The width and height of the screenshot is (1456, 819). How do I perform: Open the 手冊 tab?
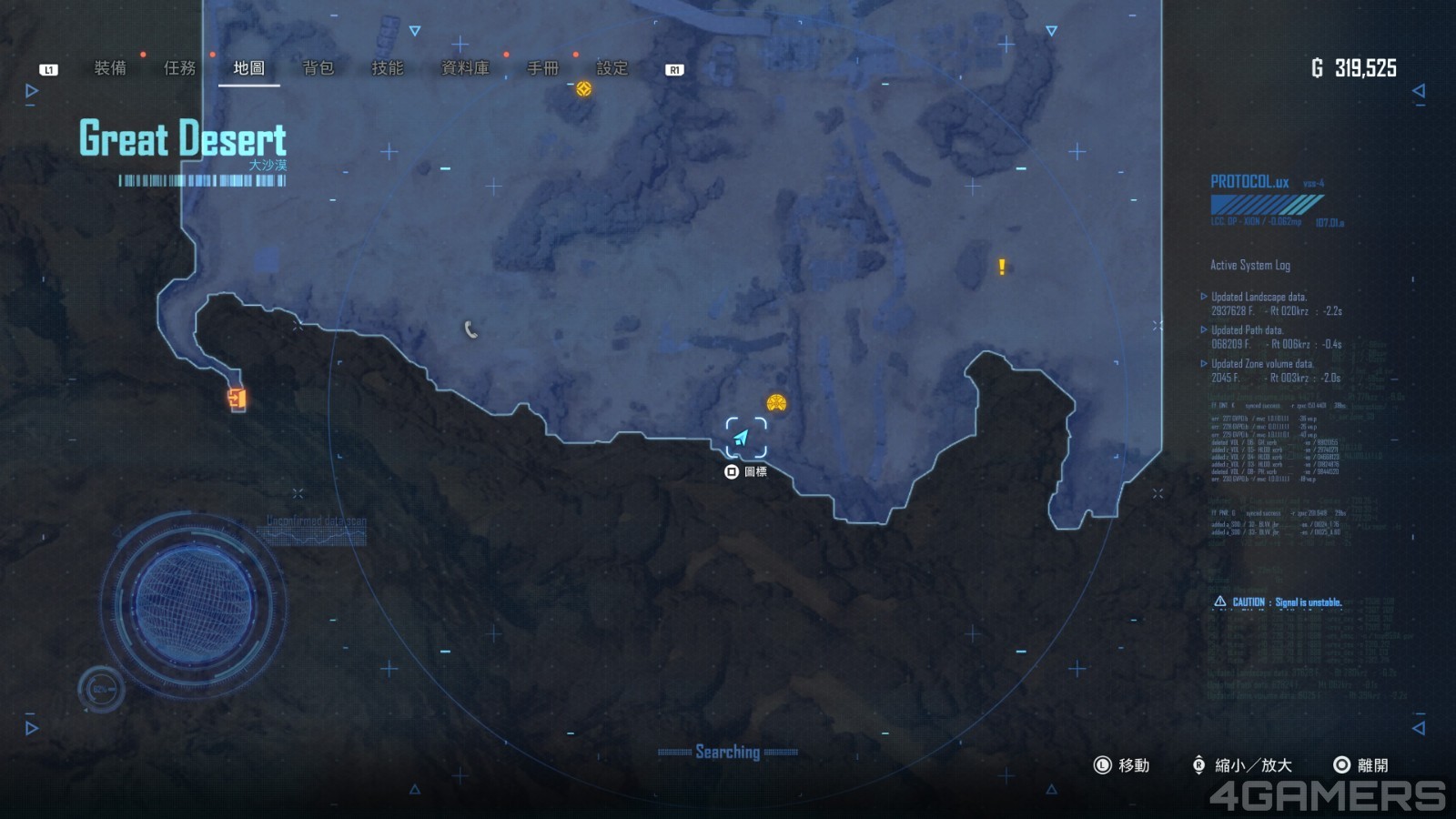coord(542,68)
